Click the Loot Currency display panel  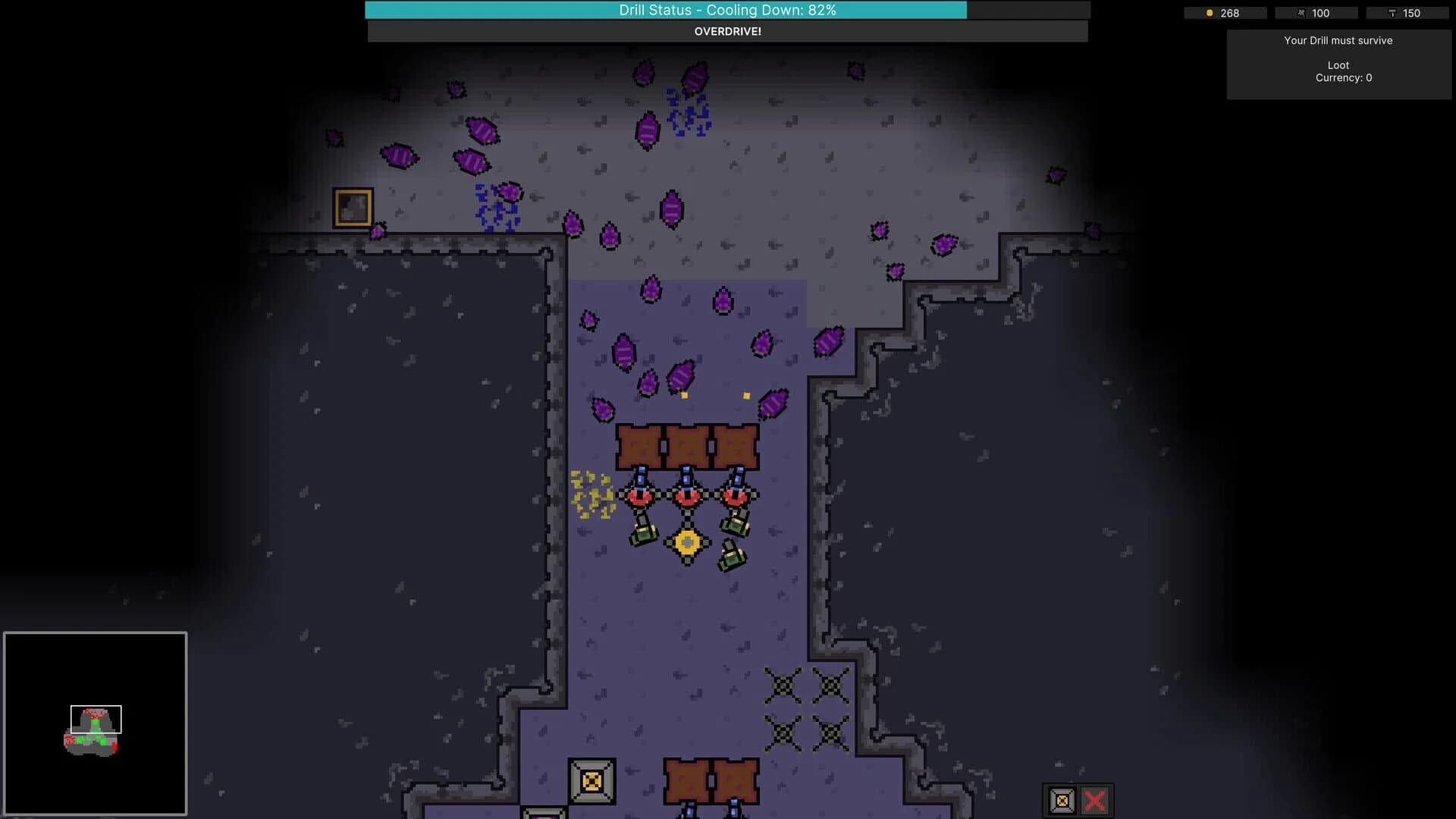click(x=1338, y=71)
